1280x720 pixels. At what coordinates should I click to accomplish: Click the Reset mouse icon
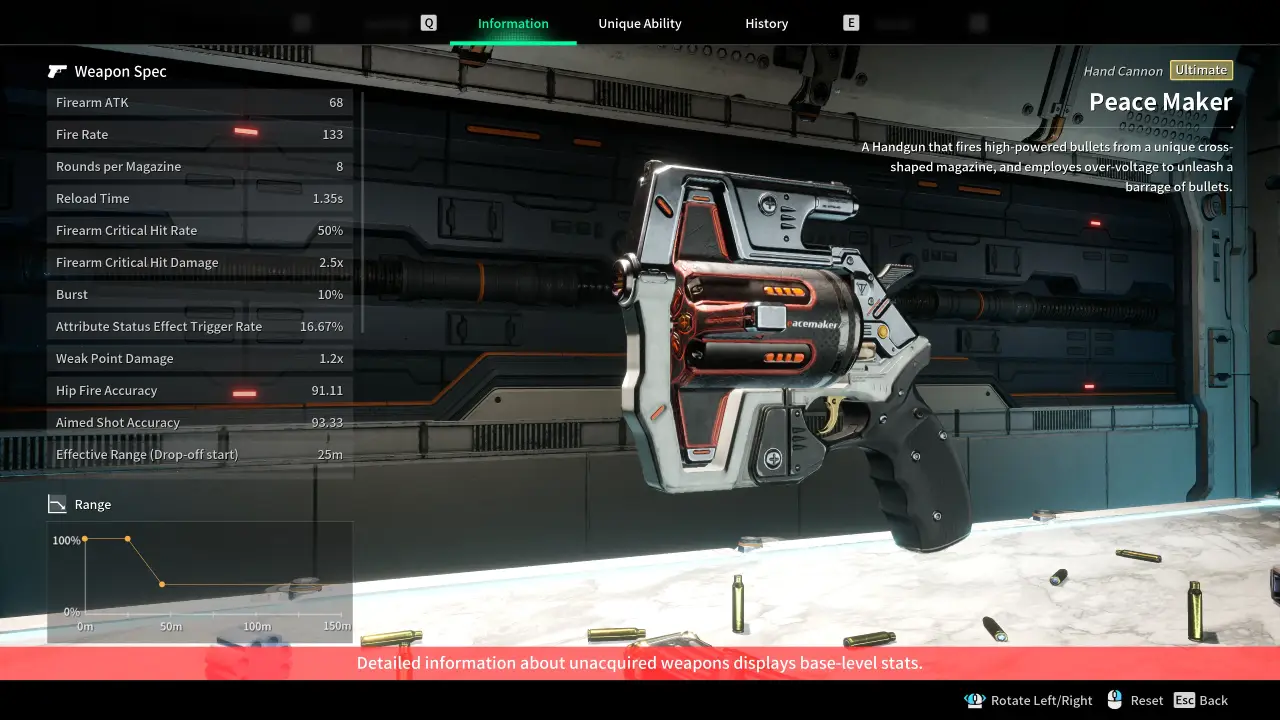(1113, 700)
